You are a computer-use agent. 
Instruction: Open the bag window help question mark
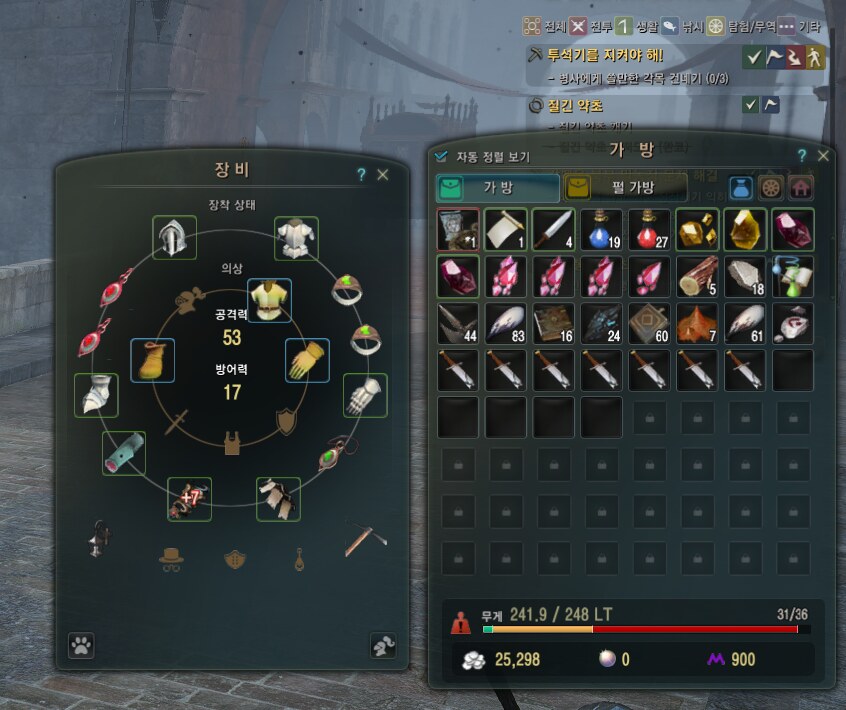click(801, 156)
